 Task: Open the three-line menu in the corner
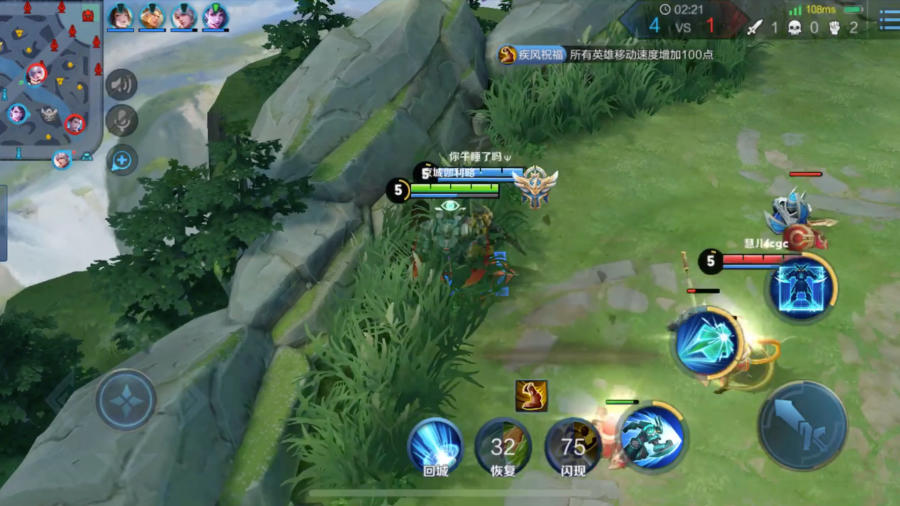tap(888, 18)
